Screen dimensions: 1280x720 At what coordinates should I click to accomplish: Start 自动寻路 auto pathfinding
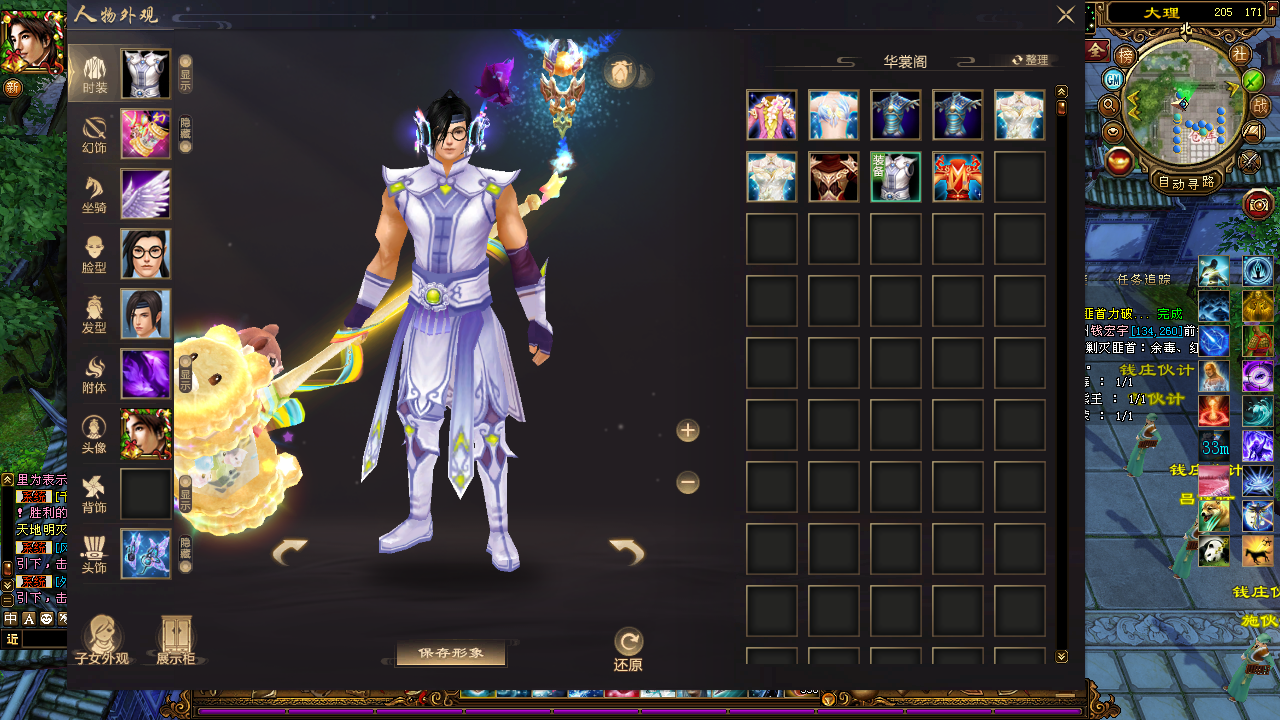[x=1186, y=183]
